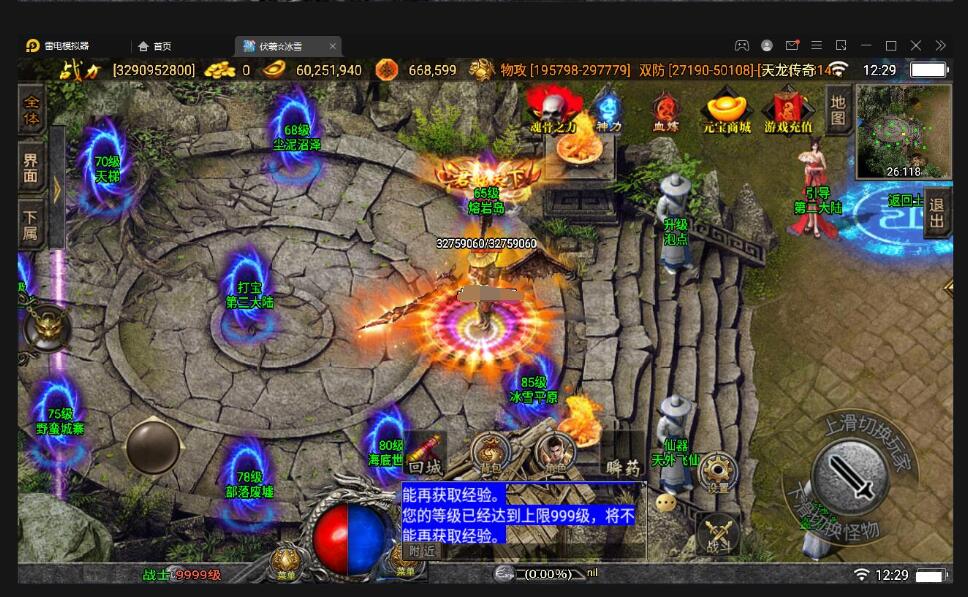Open the 神力 blue flame icon
The height and width of the screenshot is (597, 968).
[x=608, y=109]
